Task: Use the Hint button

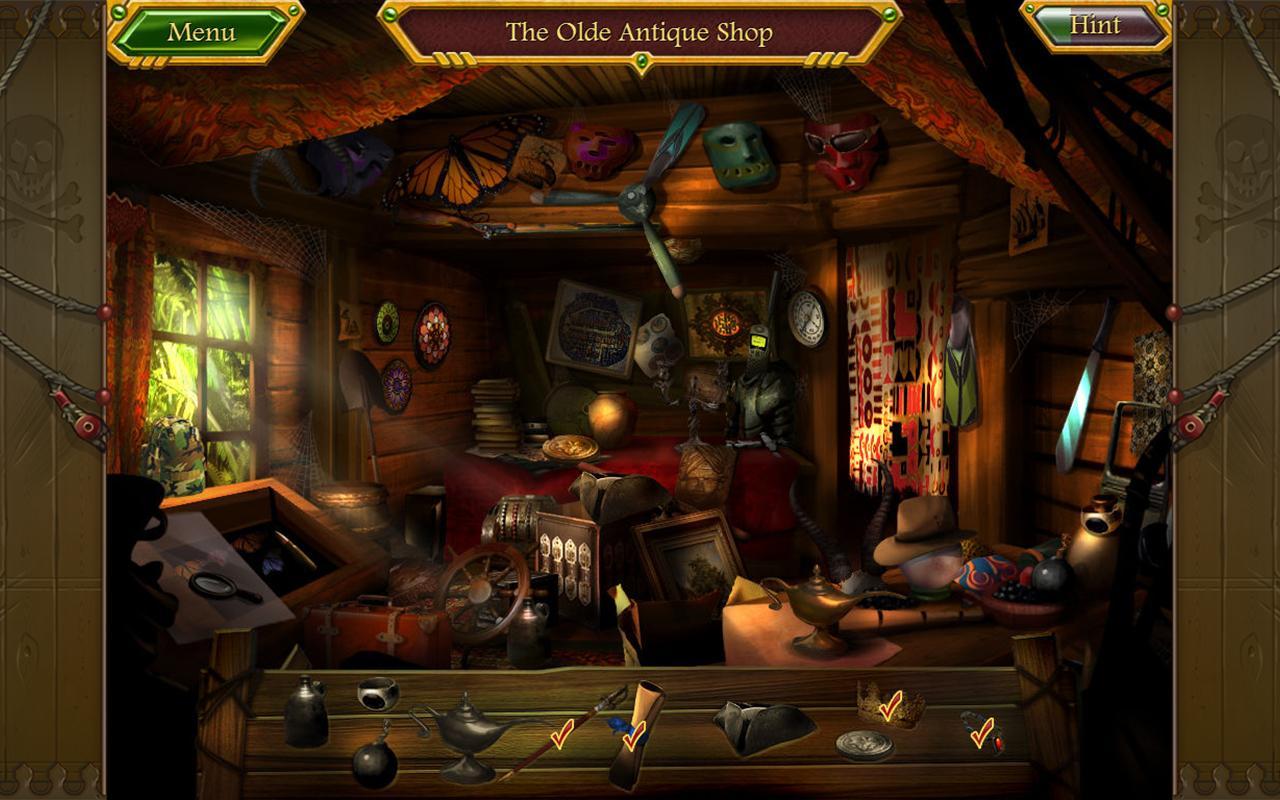Action: tap(1095, 26)
